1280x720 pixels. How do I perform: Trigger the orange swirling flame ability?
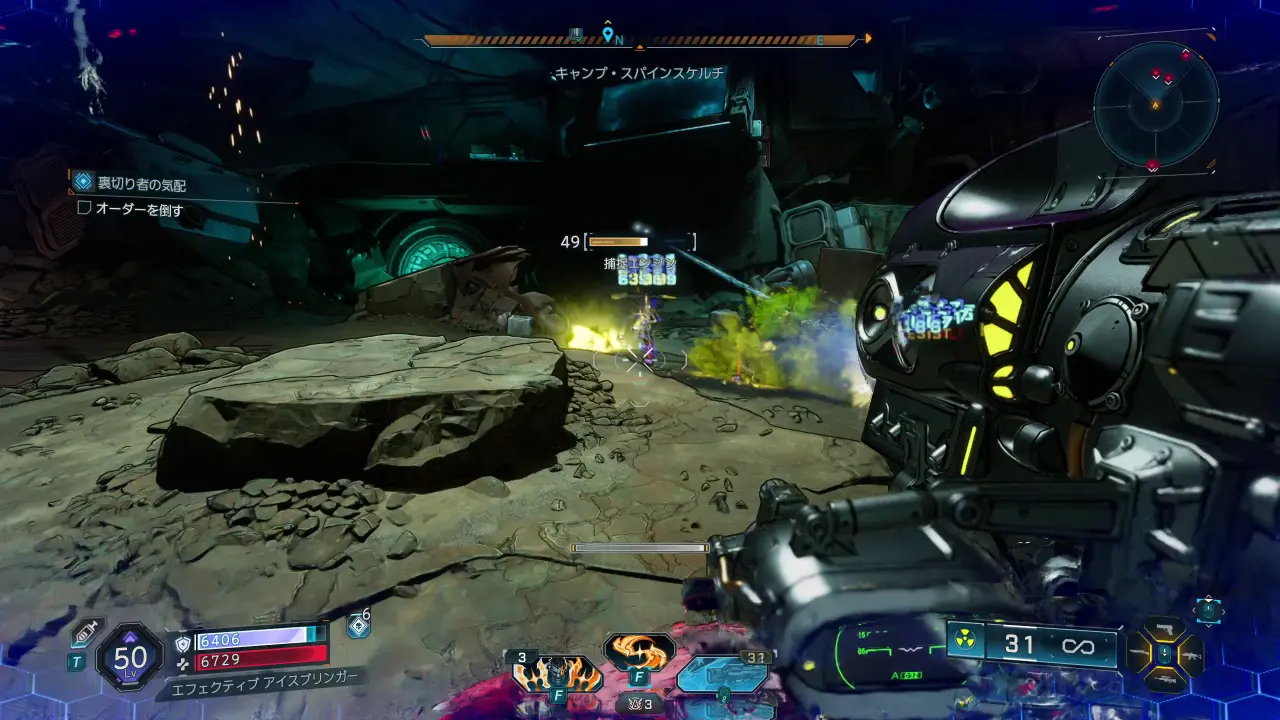click(639, 651)
